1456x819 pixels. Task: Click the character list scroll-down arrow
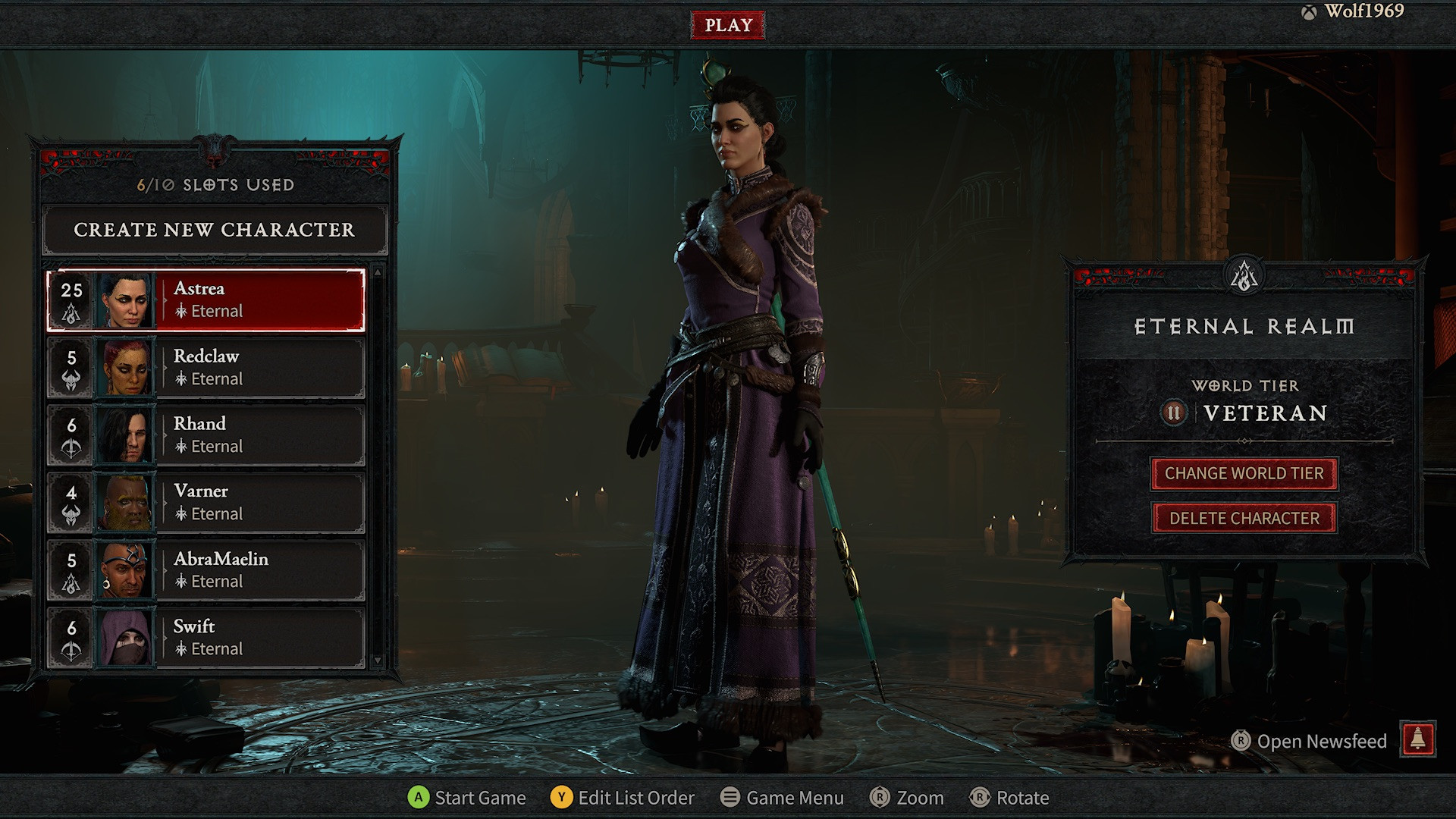[378, 661]
